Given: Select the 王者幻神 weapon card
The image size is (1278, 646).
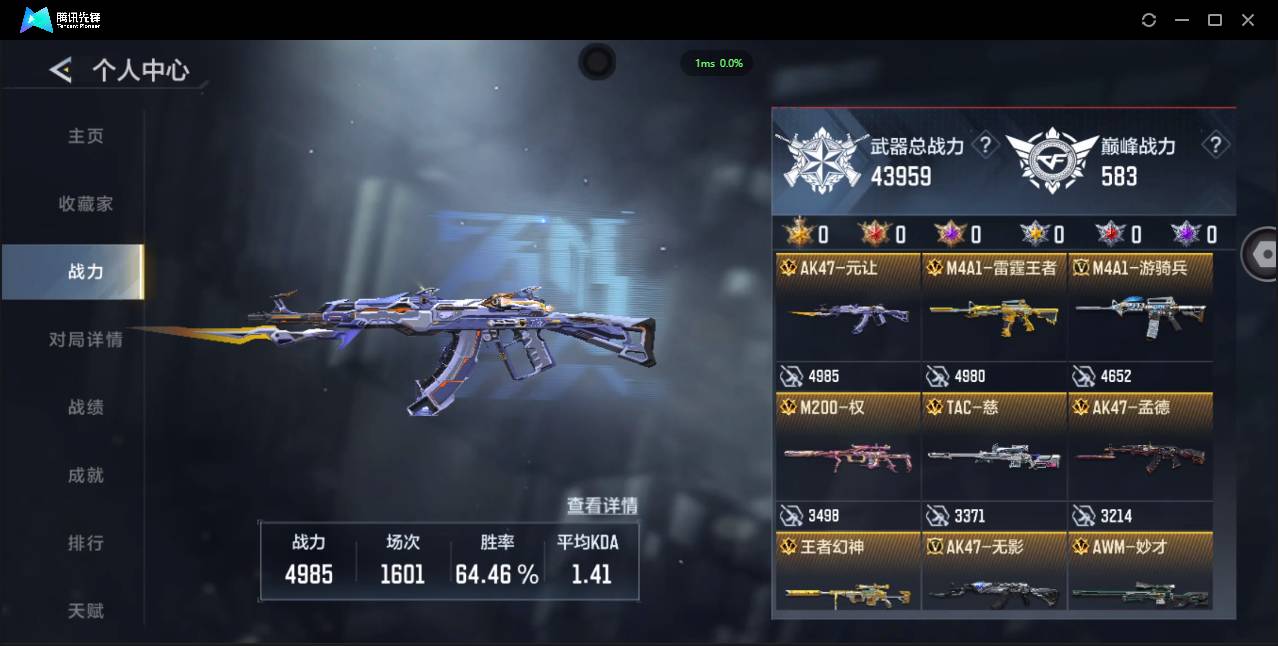Looking at the screenshot, I should [x=848, y=573].
